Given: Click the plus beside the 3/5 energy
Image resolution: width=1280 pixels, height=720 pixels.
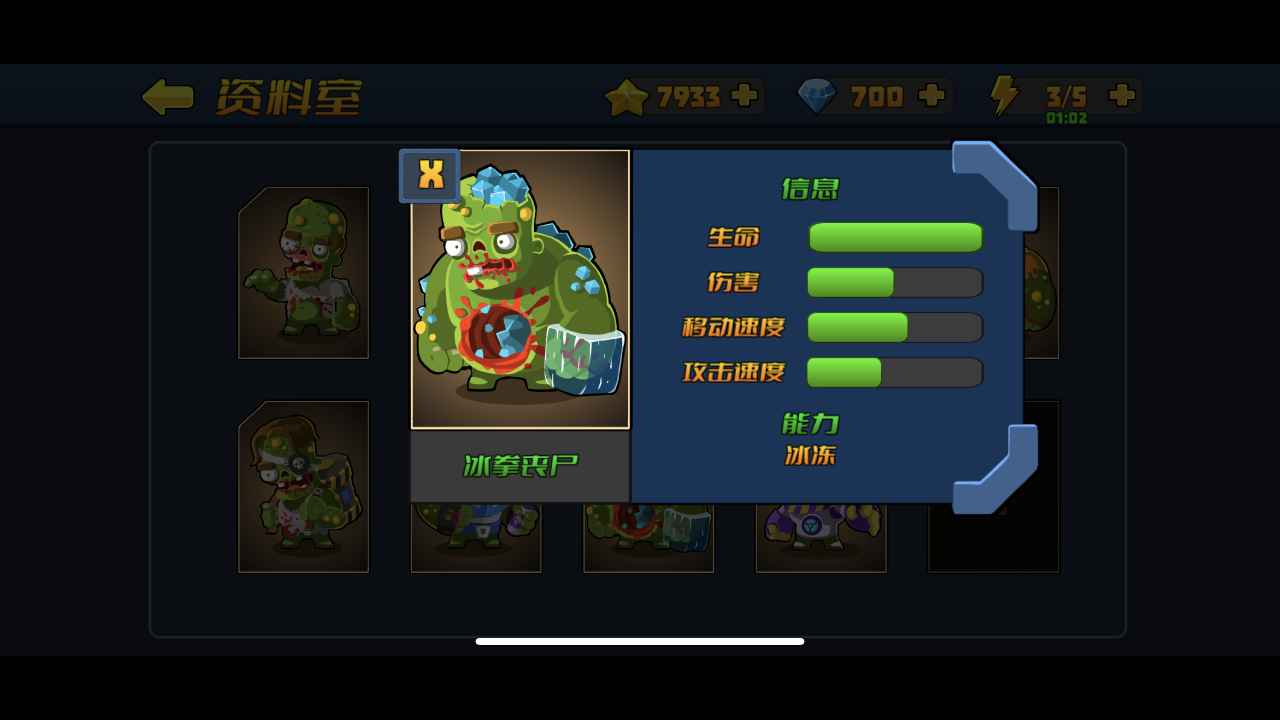Looking at the screenshot, I should [1121, 96].
